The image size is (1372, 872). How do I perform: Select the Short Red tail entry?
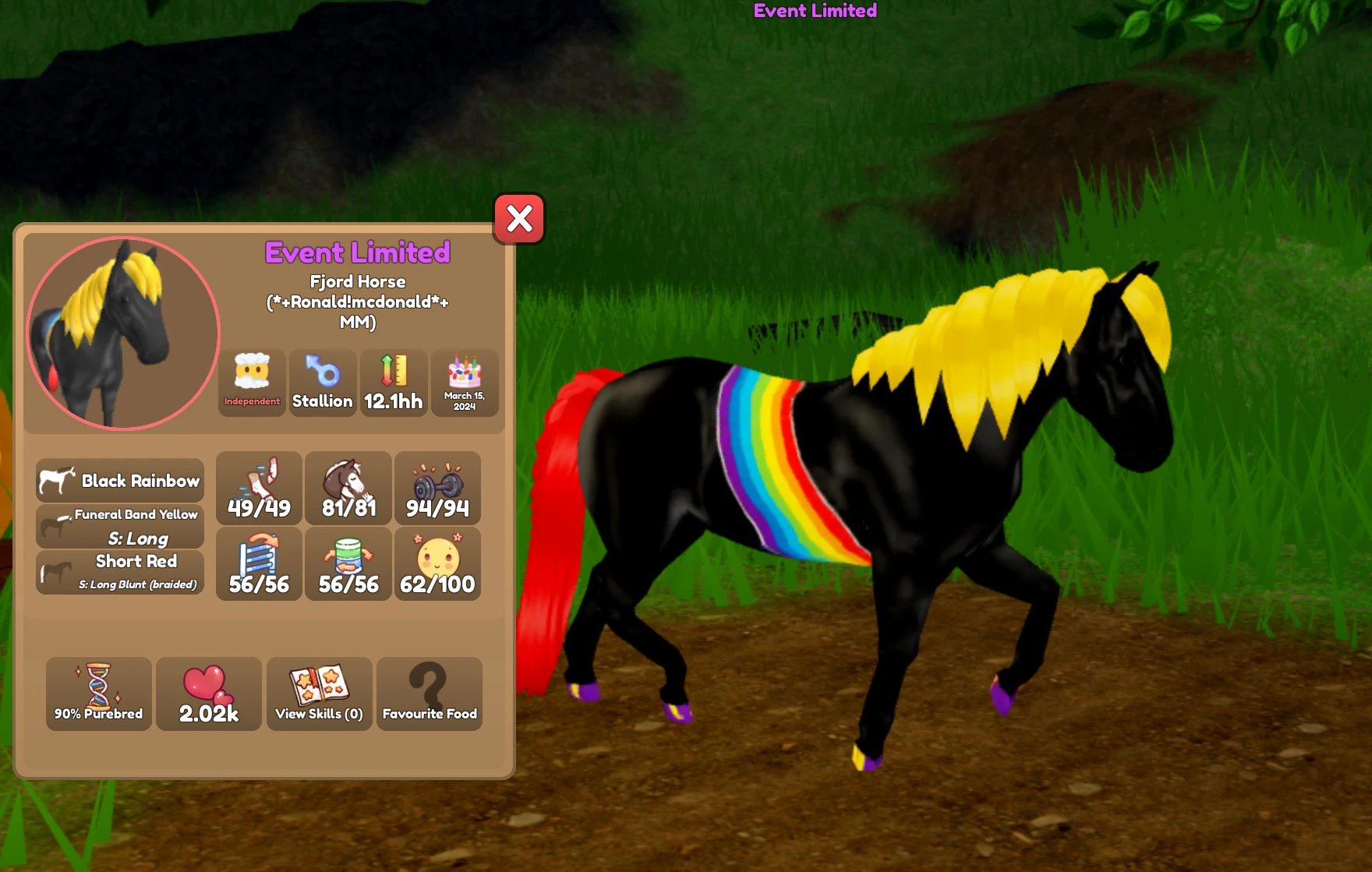click(x=119, y=571)
